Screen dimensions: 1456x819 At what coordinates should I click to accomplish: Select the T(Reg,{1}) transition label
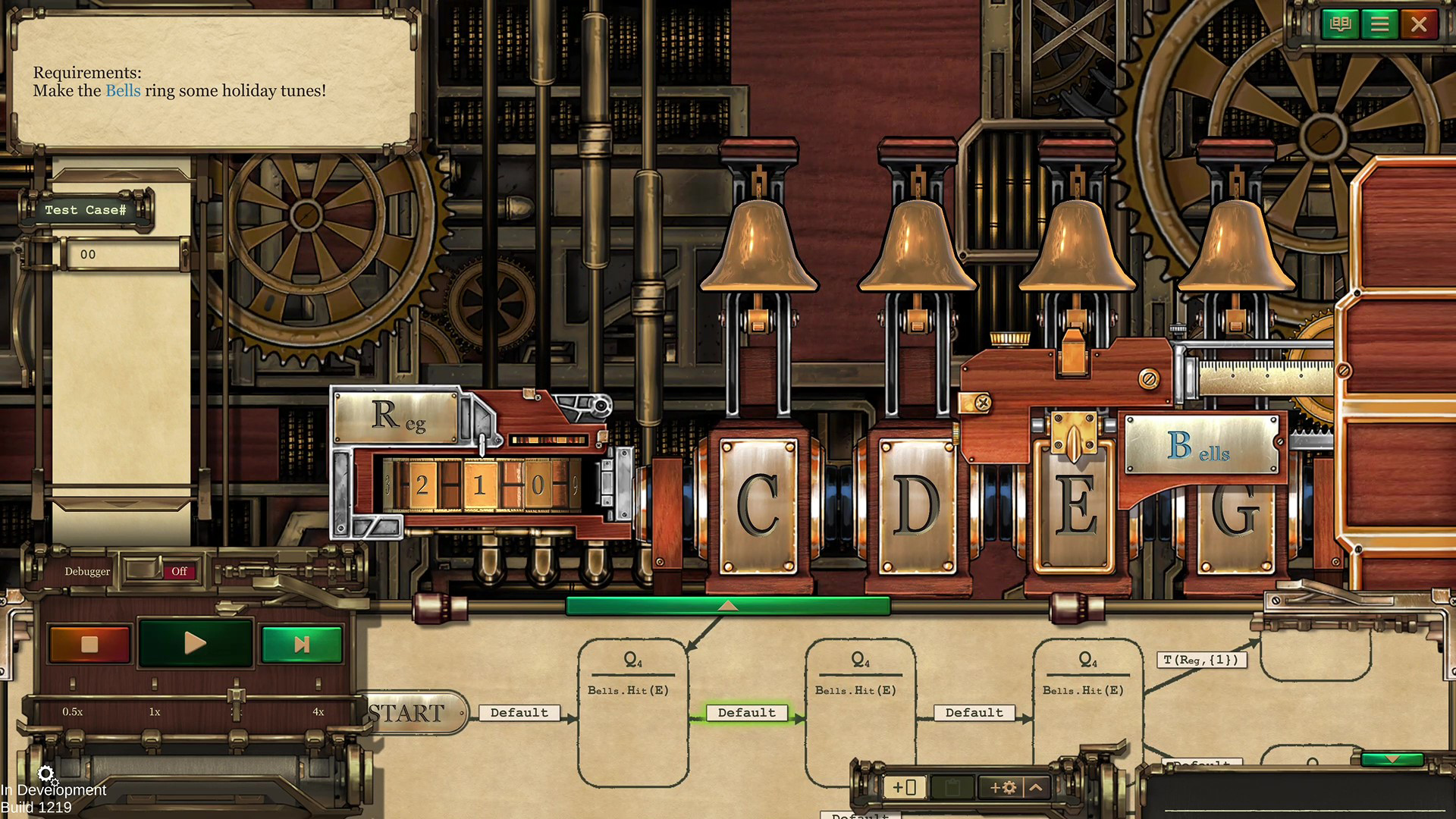tap(1200, 660)
